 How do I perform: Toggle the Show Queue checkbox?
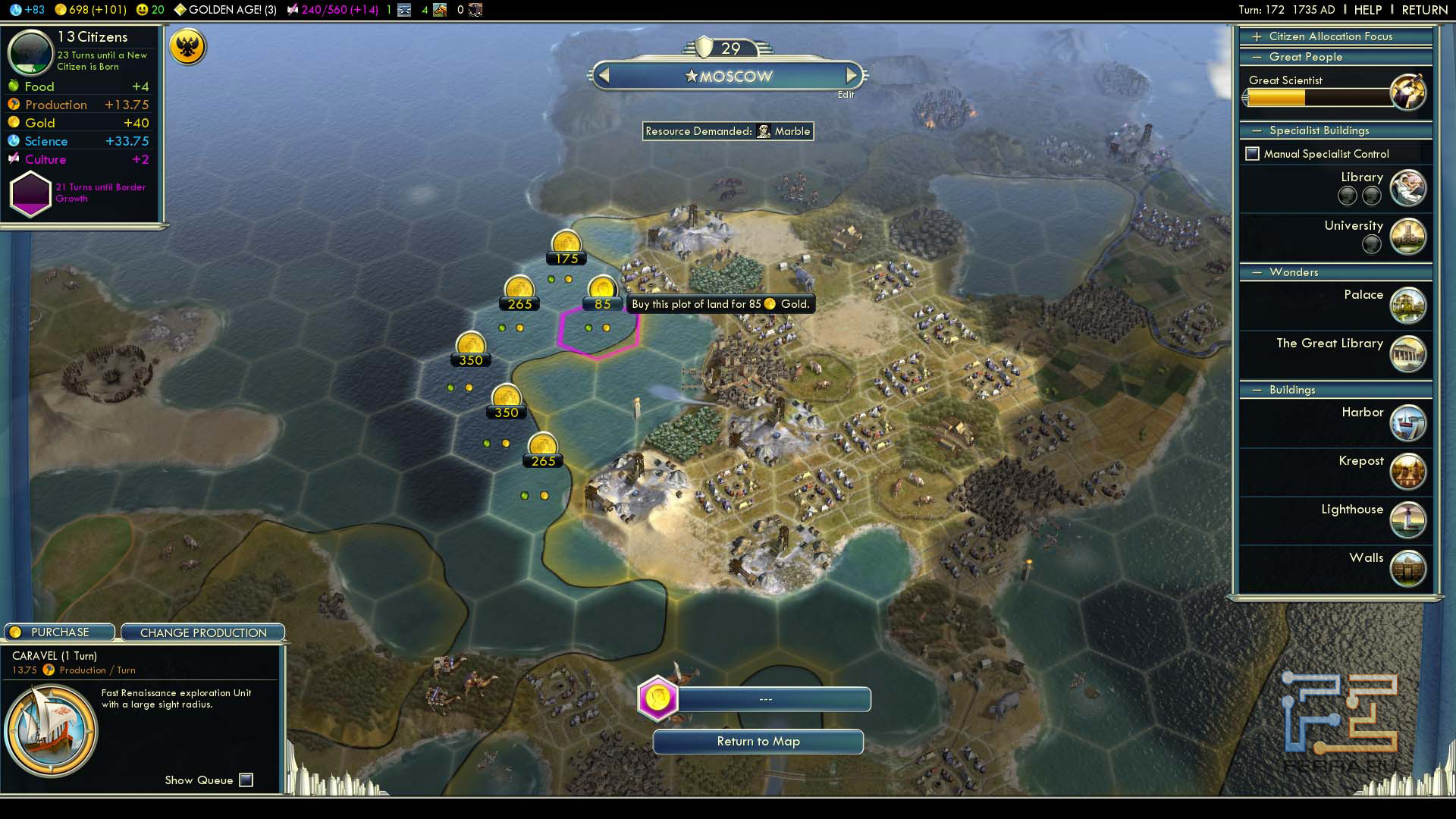point(246,780)
